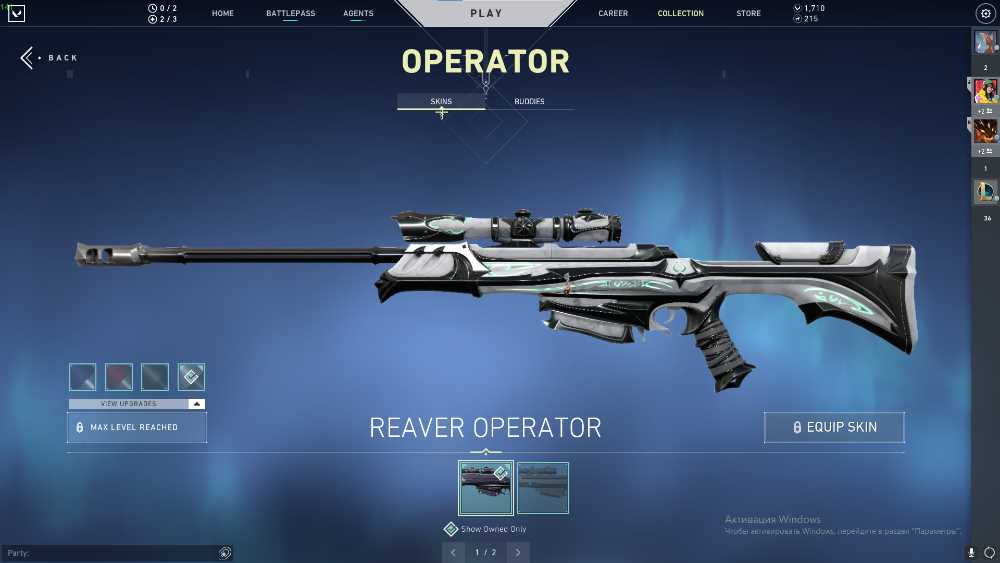
Task: Open the Home screen
Action: 223,14
